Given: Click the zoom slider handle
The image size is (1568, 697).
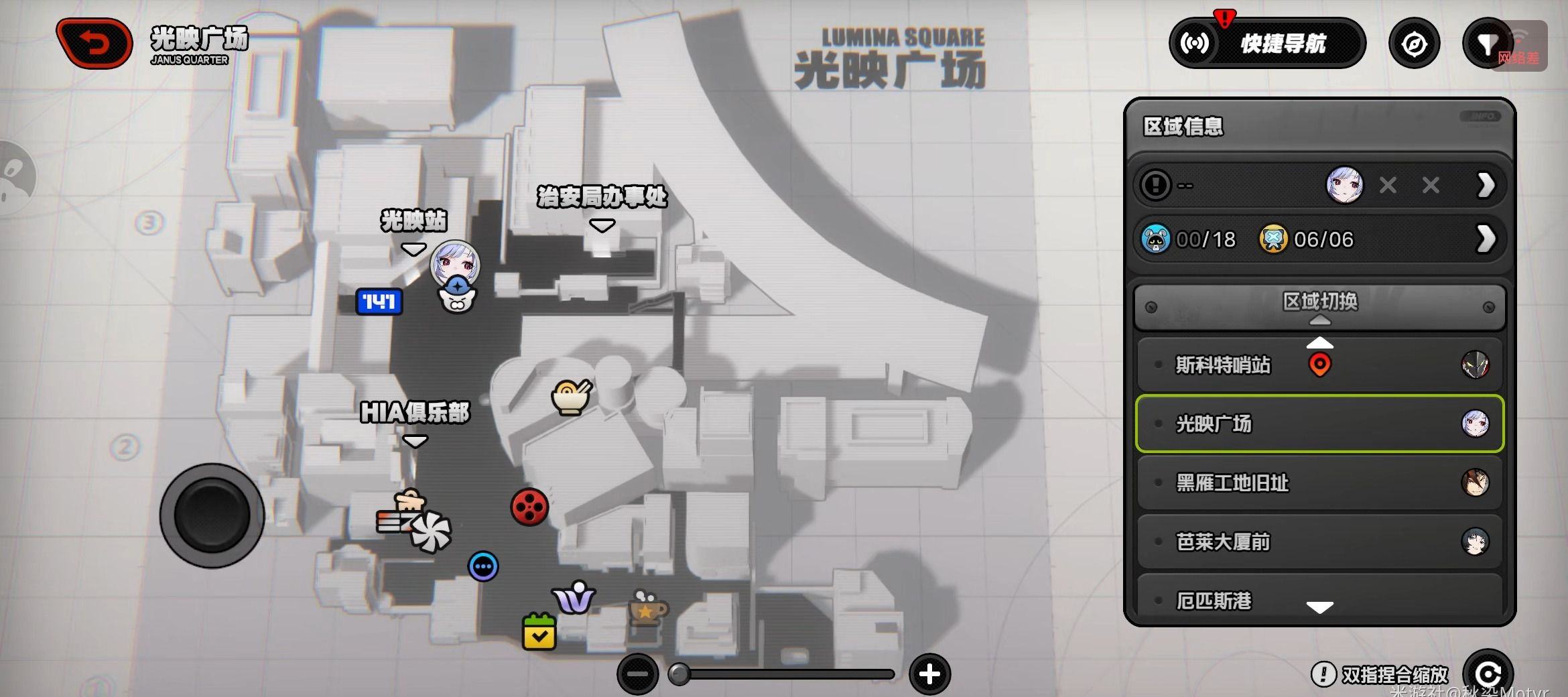Looking at the screenshot, I should (679, 674).
